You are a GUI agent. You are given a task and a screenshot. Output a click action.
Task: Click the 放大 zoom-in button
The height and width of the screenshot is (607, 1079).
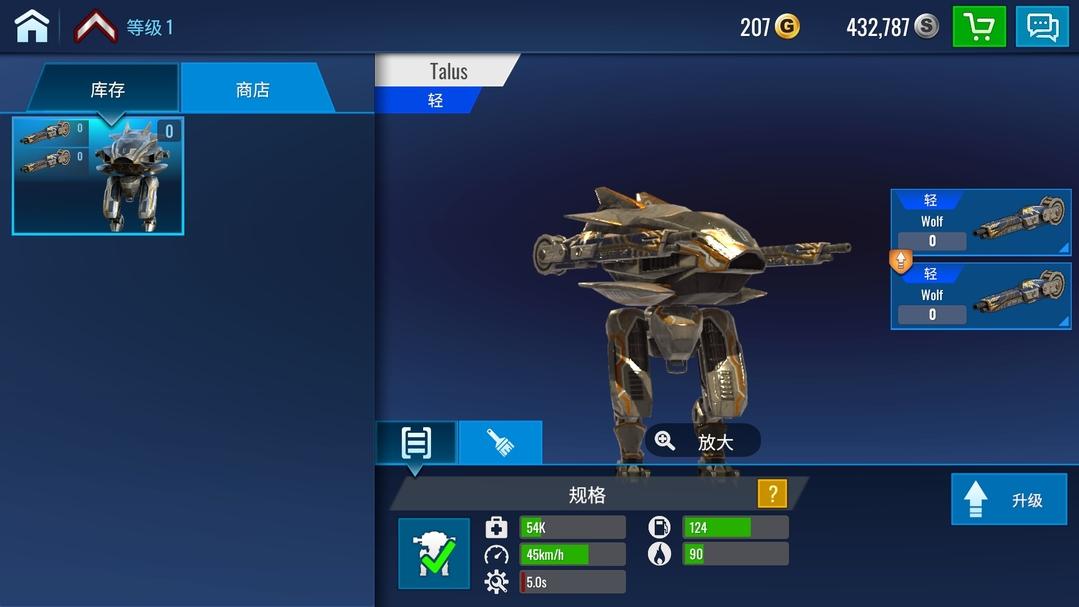[x=702, y=441]
